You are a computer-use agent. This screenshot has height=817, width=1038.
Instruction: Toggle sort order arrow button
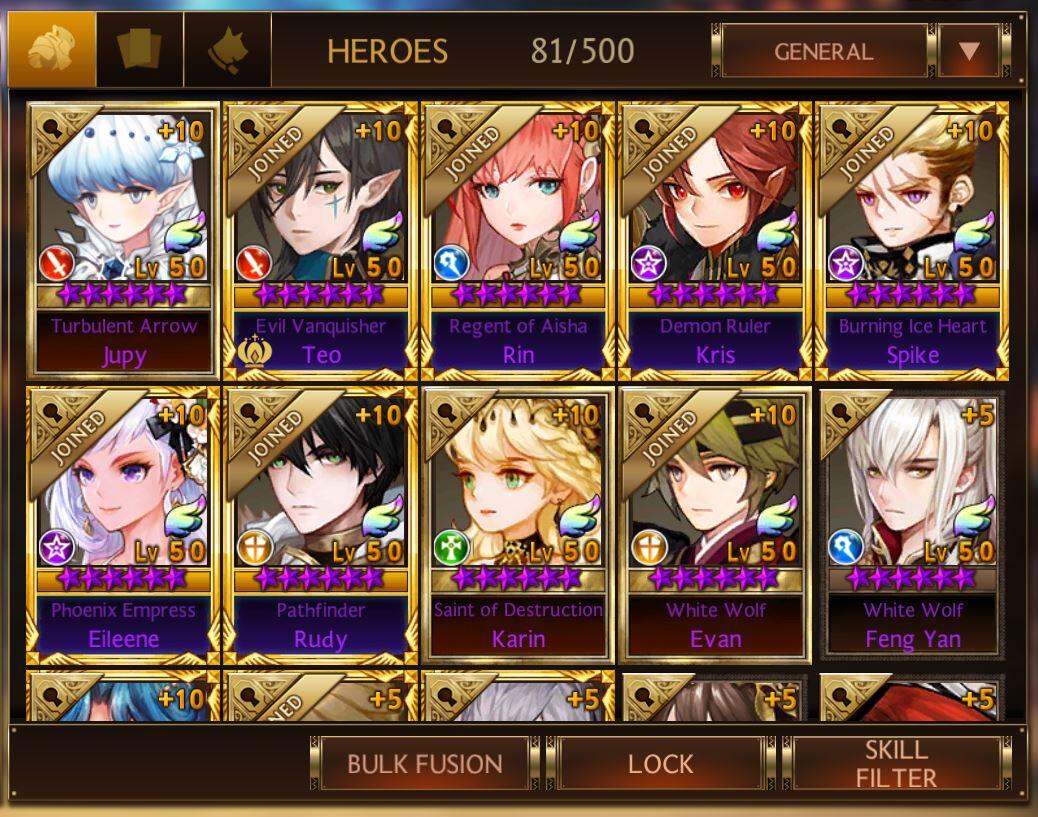coord(968,51)
